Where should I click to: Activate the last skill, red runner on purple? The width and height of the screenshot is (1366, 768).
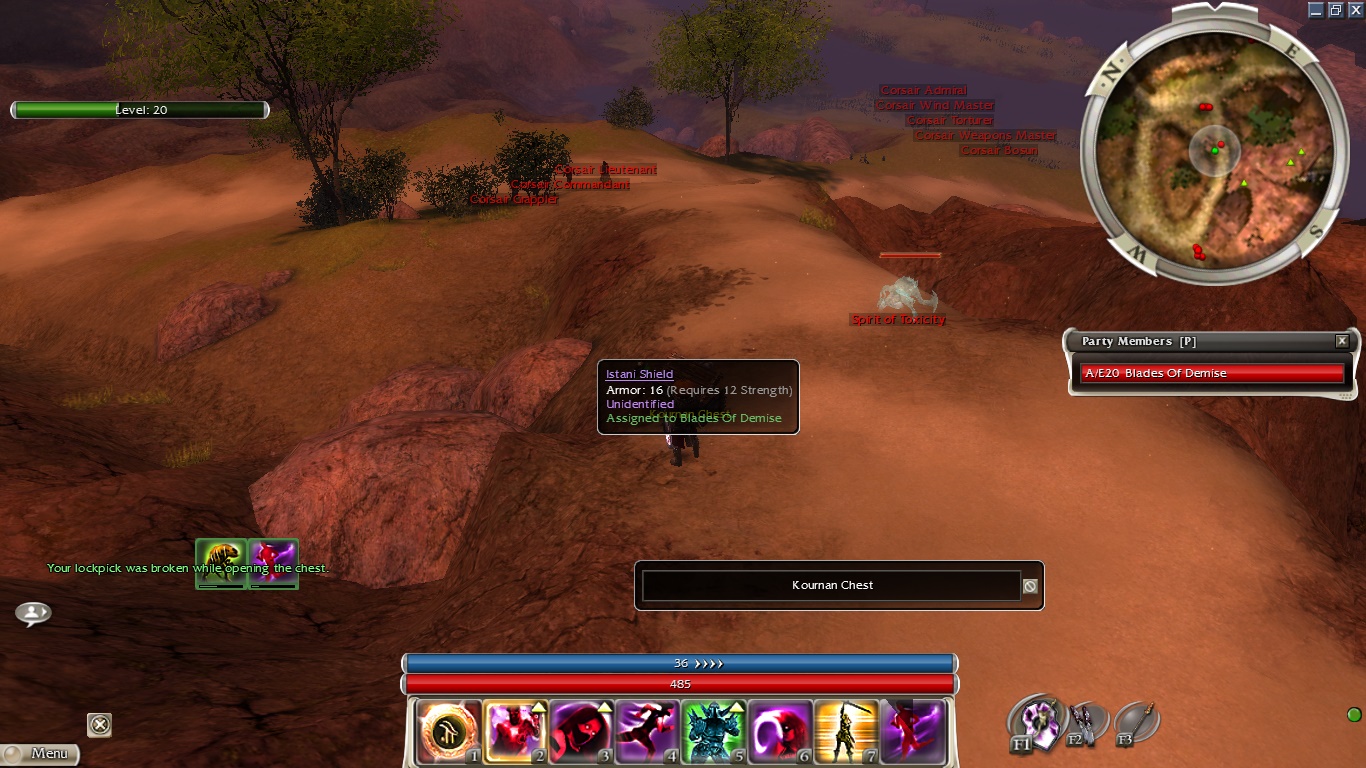[912, 732]
